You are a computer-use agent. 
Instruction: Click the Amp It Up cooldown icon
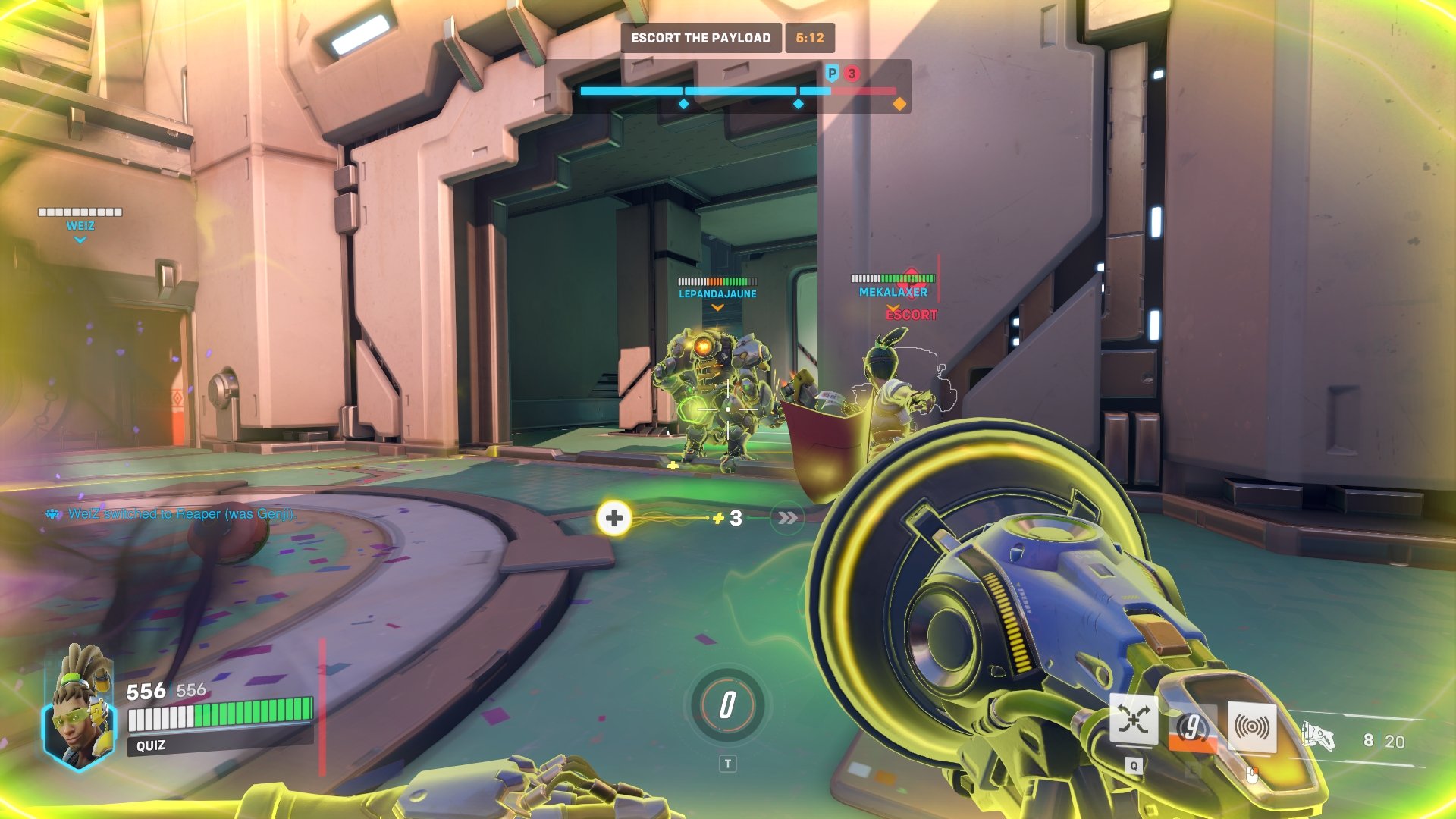(1193, 728)
